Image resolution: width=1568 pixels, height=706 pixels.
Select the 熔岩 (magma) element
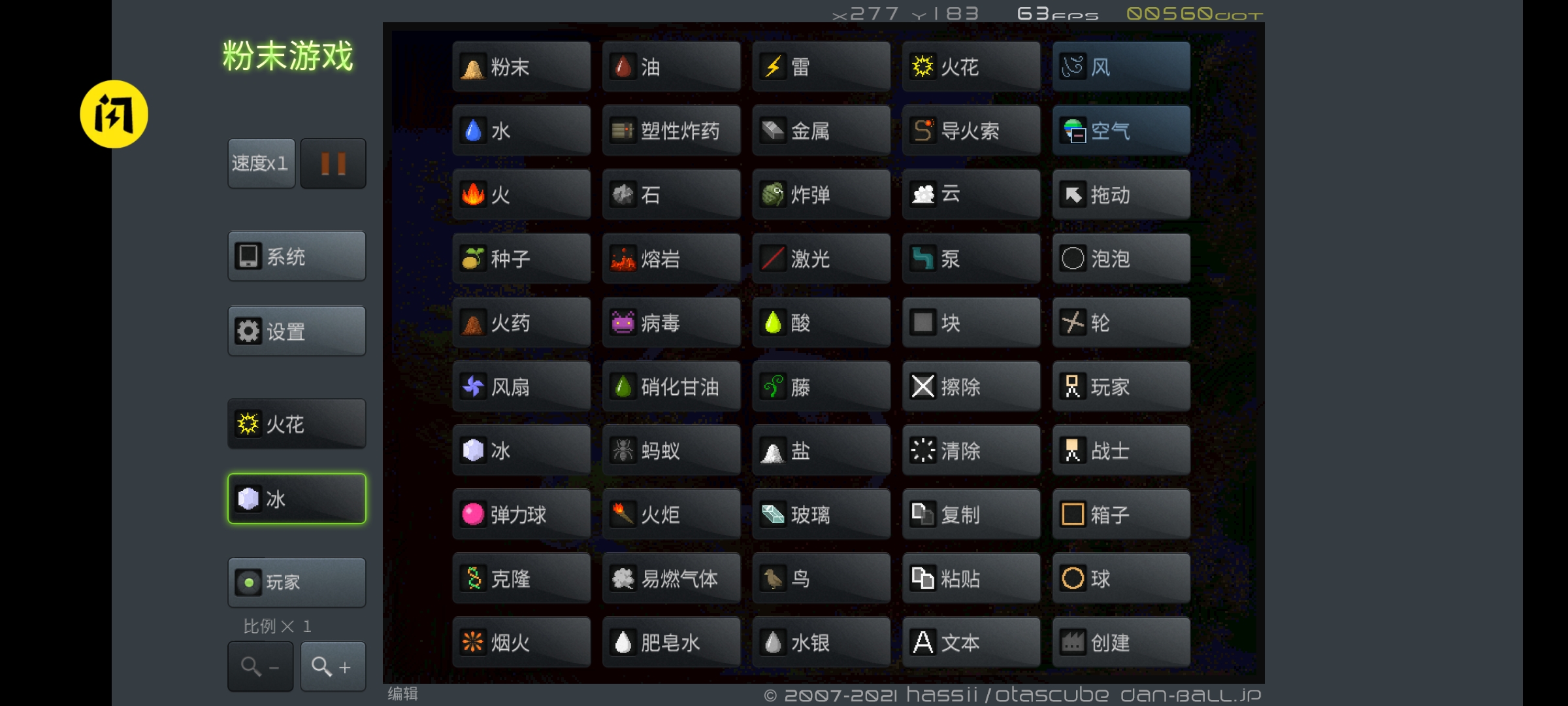coord(671,258)
